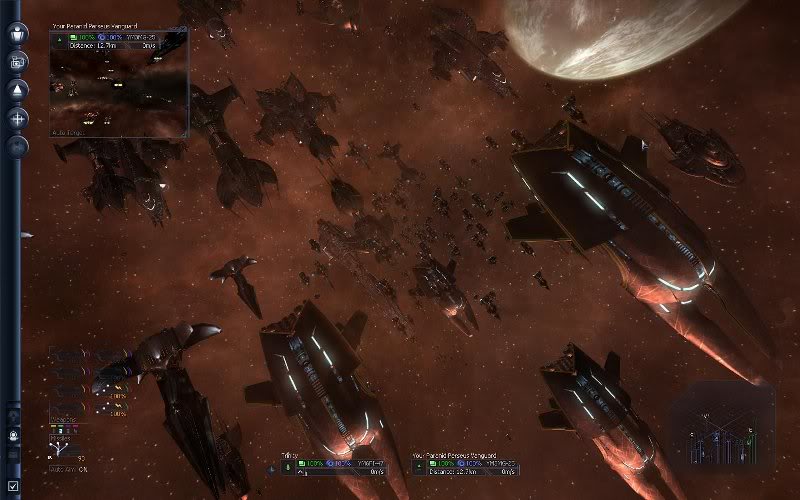Open the pilot menu sidebar icon
The height and width of the screenshot is (500, 800).
17,33
